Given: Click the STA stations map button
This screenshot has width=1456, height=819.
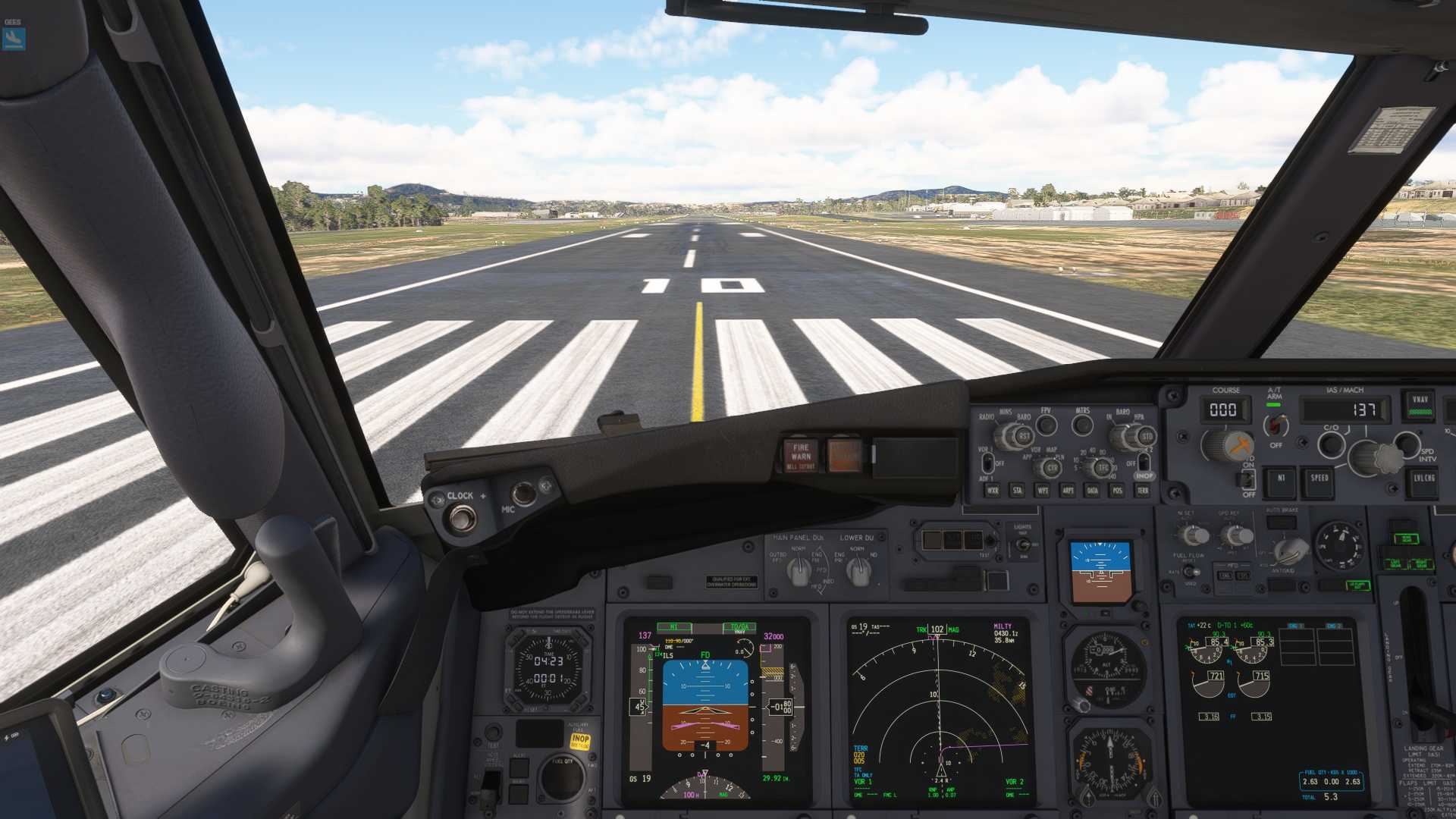Looking at the screenshot, I should tap(1017, 491).
